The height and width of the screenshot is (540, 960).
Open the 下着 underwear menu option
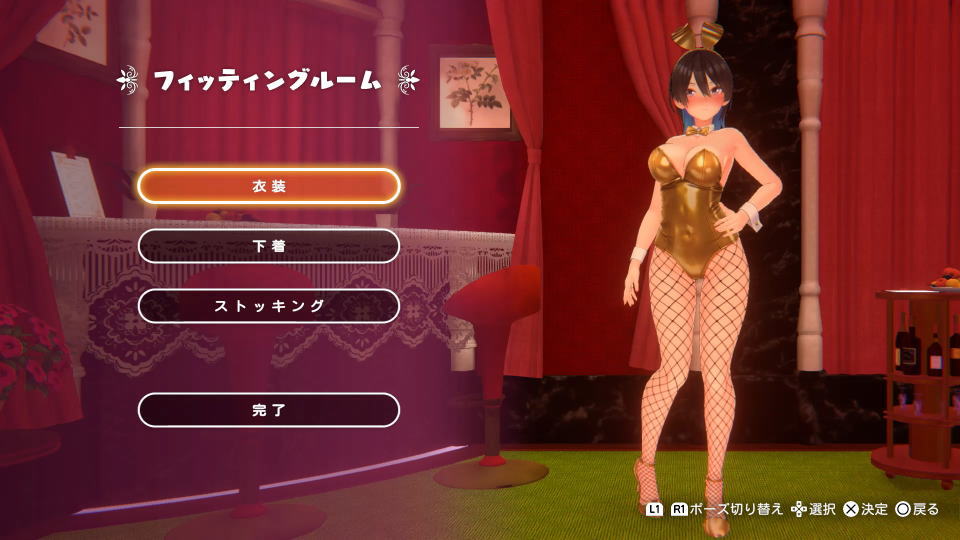point(269,246)
